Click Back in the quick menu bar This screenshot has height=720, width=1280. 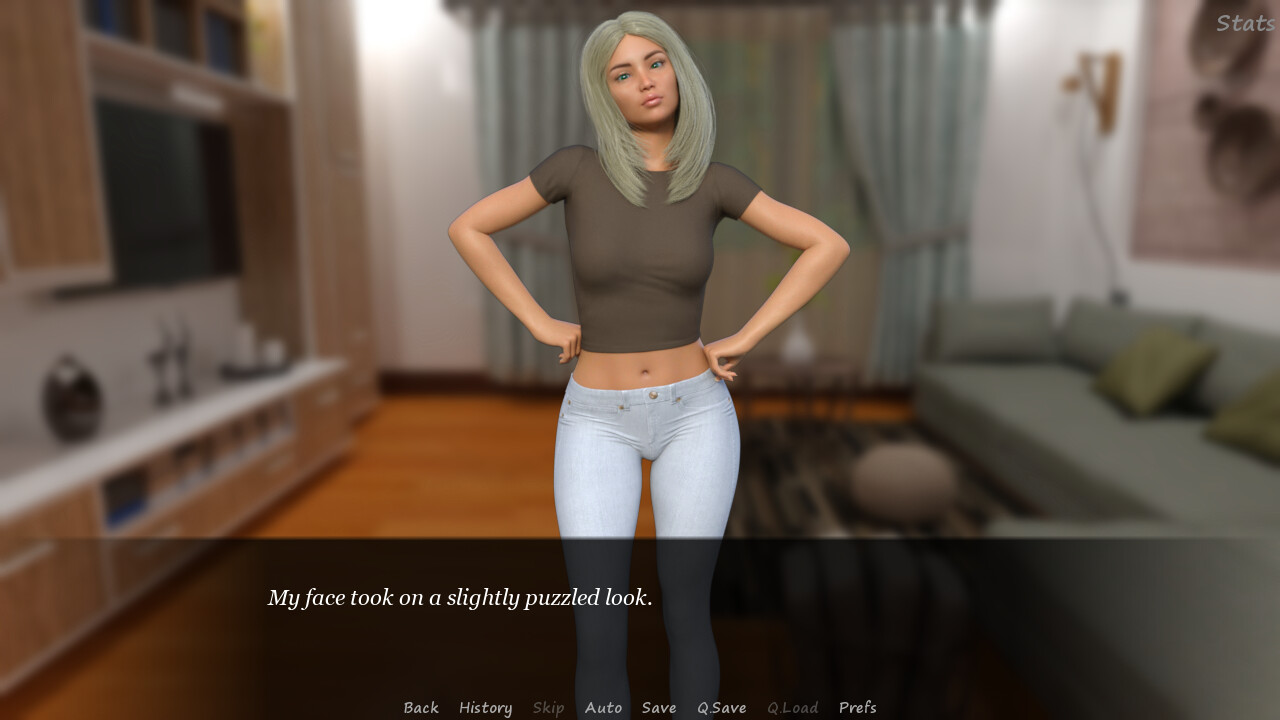[420, 707]
